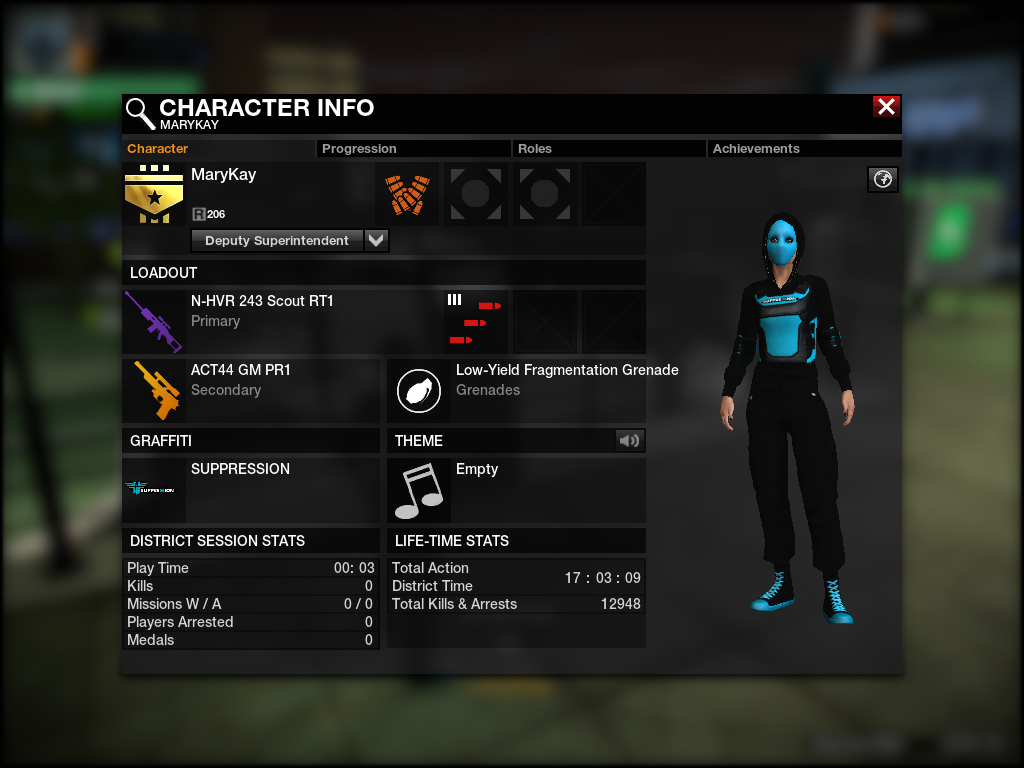This screenshot has width=1024, height=768.
Task: Select the N-HVR 243 Scout primary weapon
Action: coord(153,321)
